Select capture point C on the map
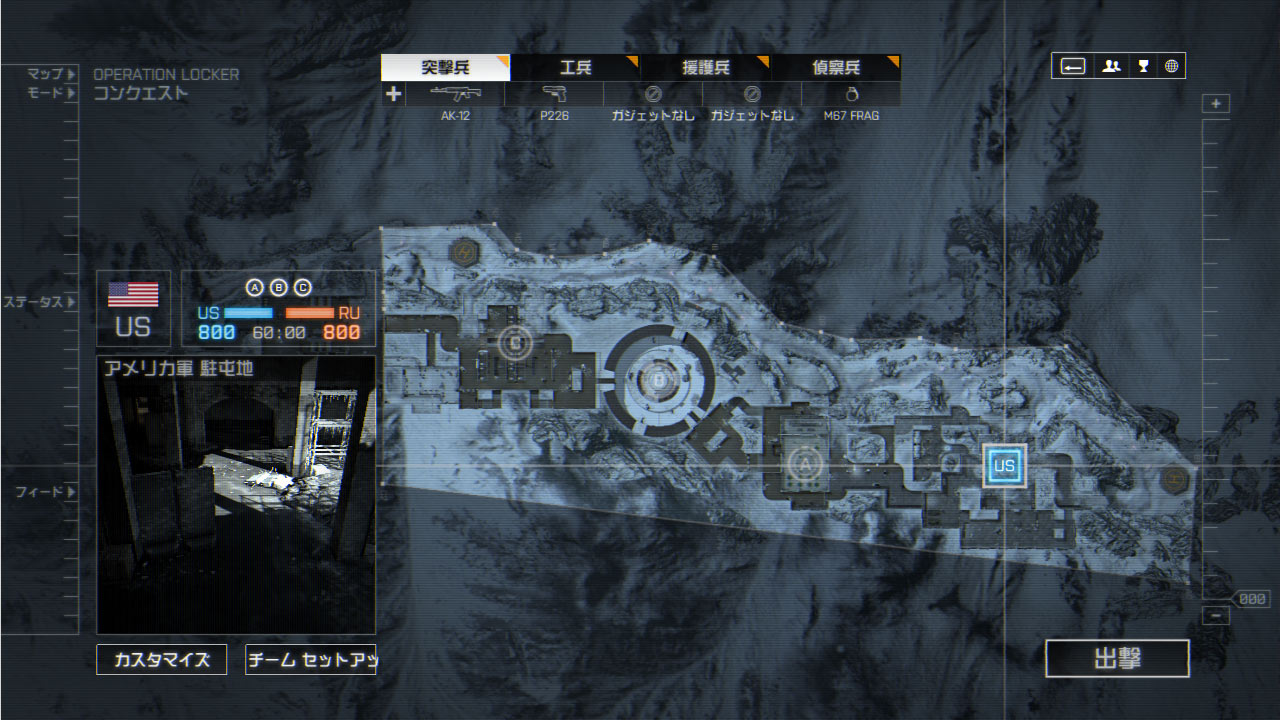 pyautogui.click(x=515, y=343)
